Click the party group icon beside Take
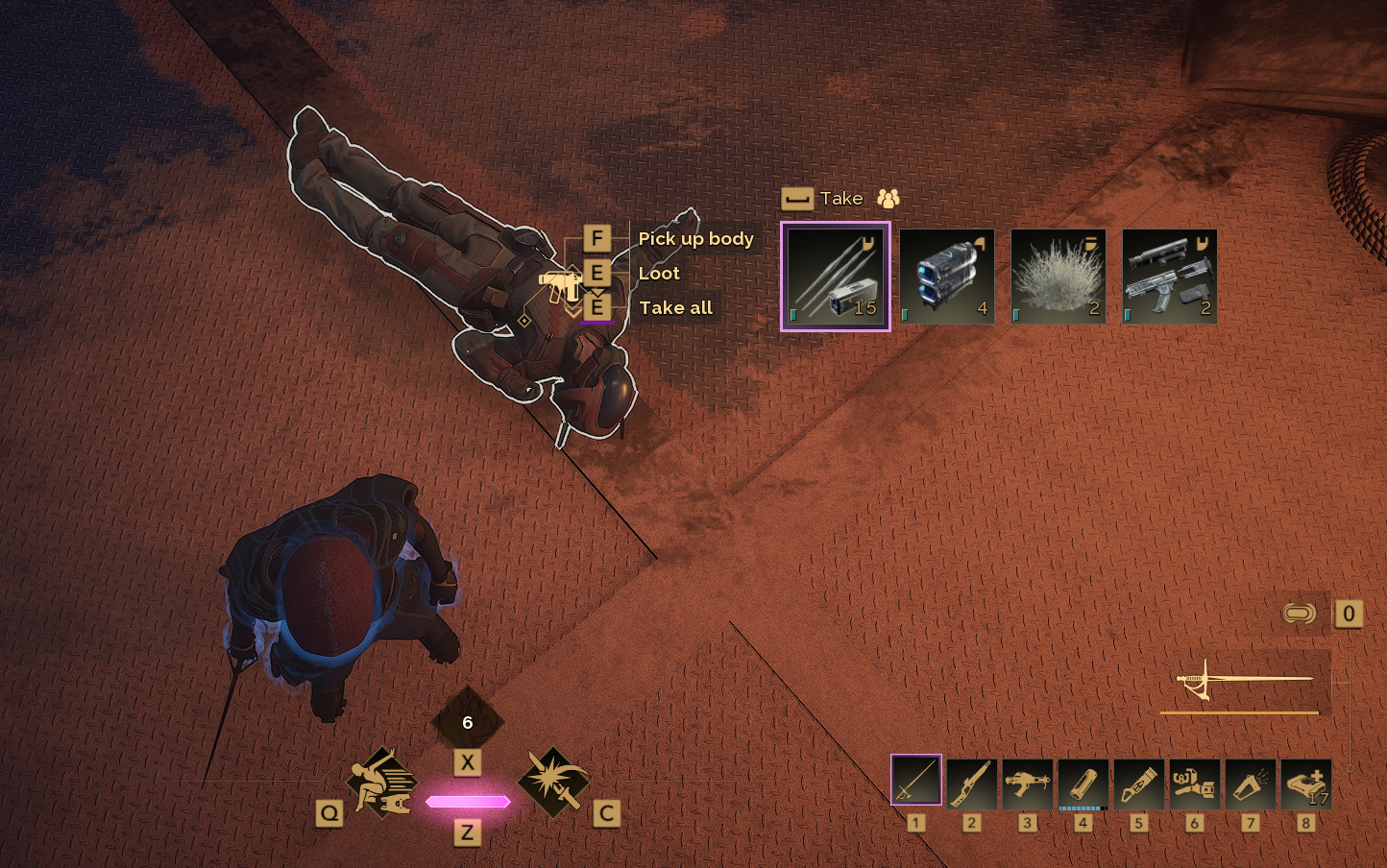 pyautogui.click(x=888, y=199)
